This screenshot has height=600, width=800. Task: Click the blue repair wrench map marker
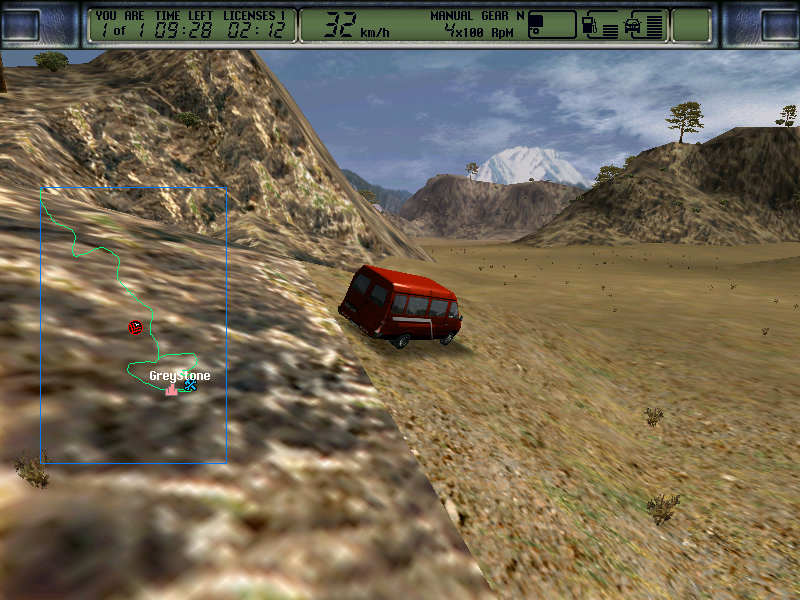point(190,385)
